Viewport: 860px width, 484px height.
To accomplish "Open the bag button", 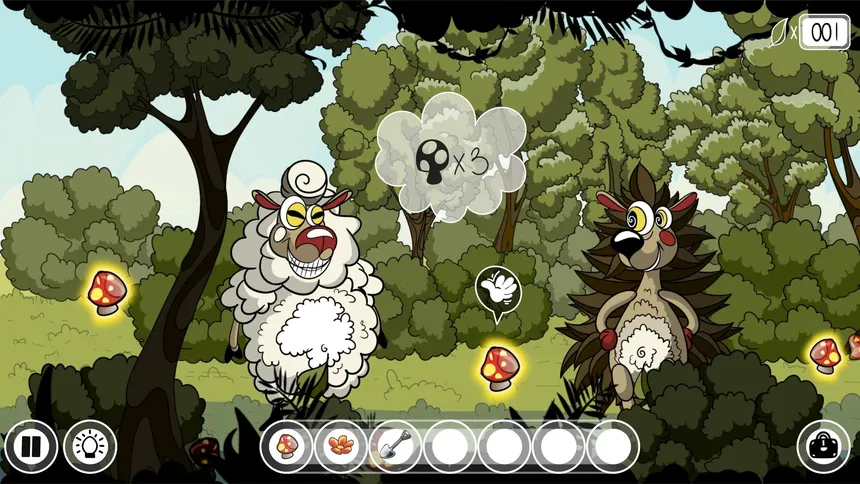I will (823, 447).
